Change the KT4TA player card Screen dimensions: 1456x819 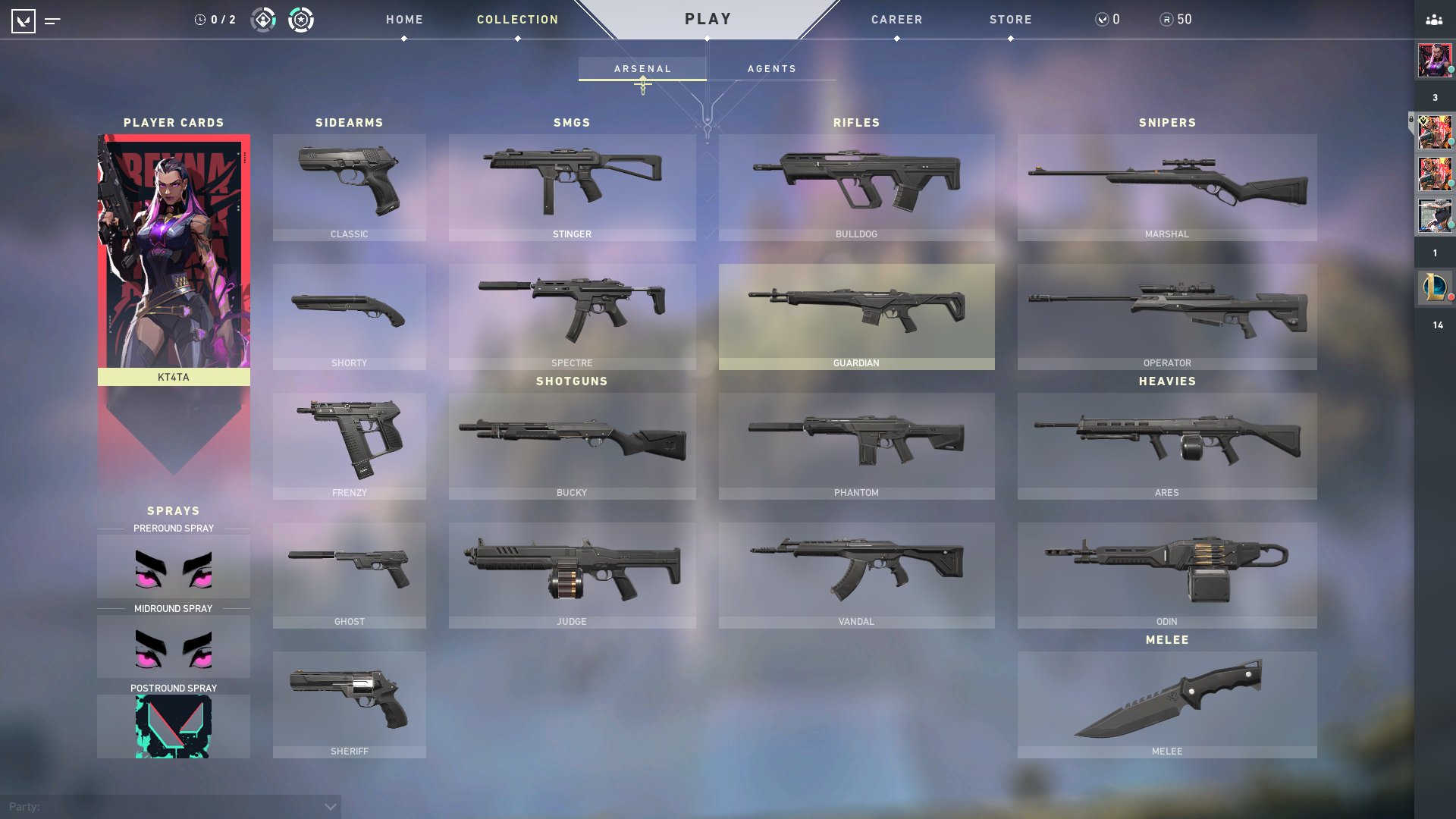click(174, 258)
